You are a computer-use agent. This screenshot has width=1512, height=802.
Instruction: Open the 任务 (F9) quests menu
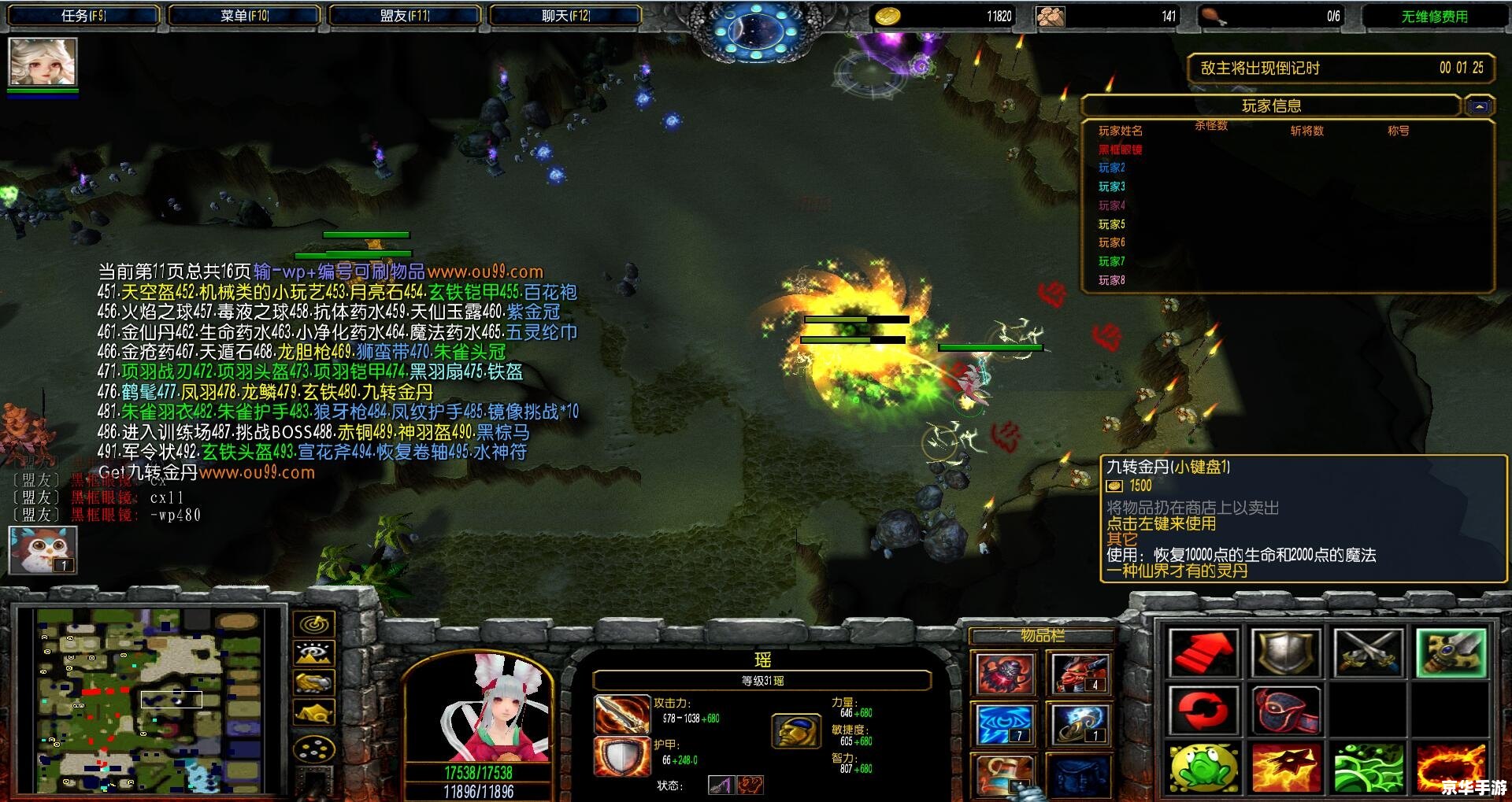click(83, 16)
